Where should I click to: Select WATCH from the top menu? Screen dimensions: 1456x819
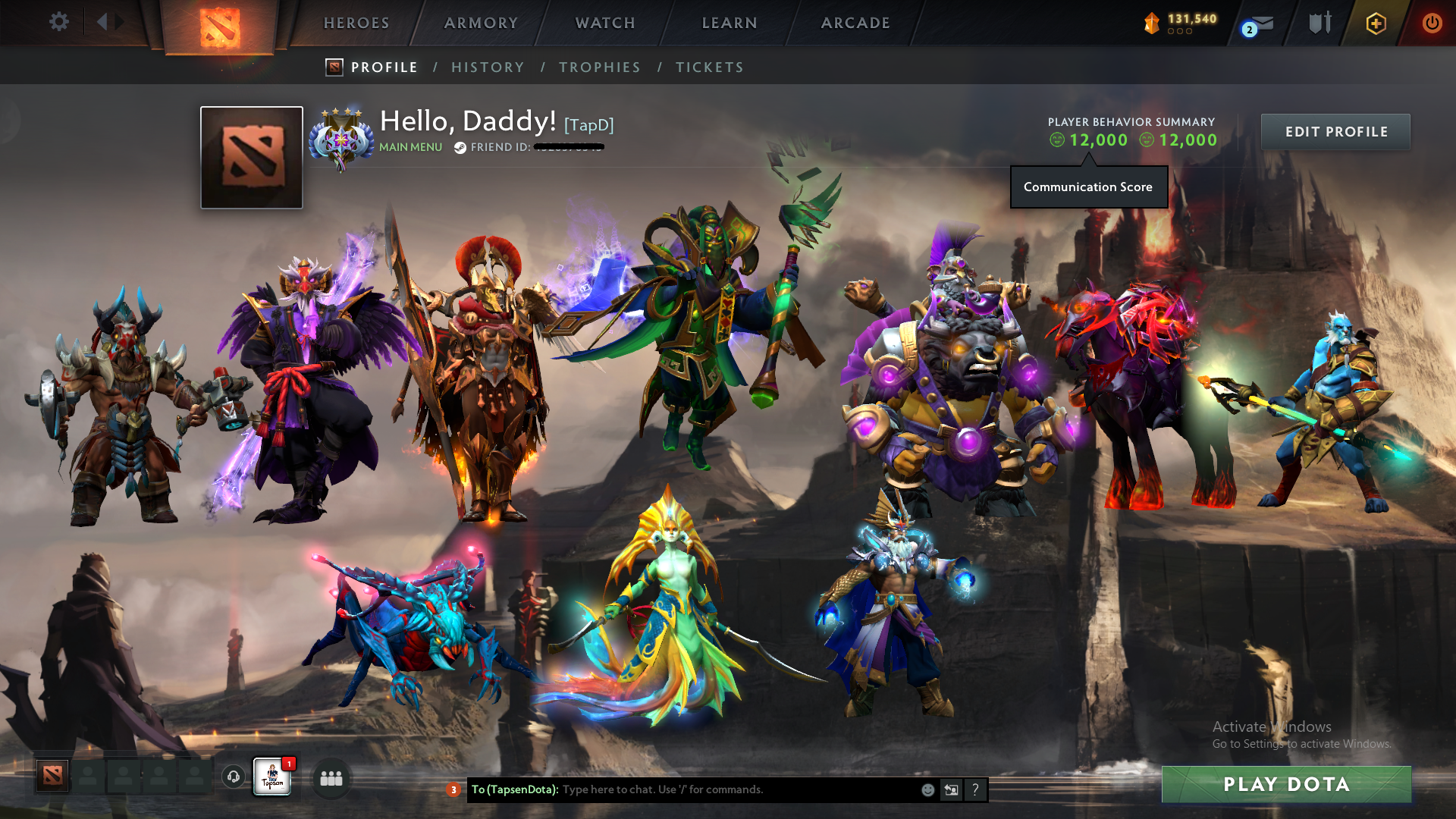click(x=604, y=23)
